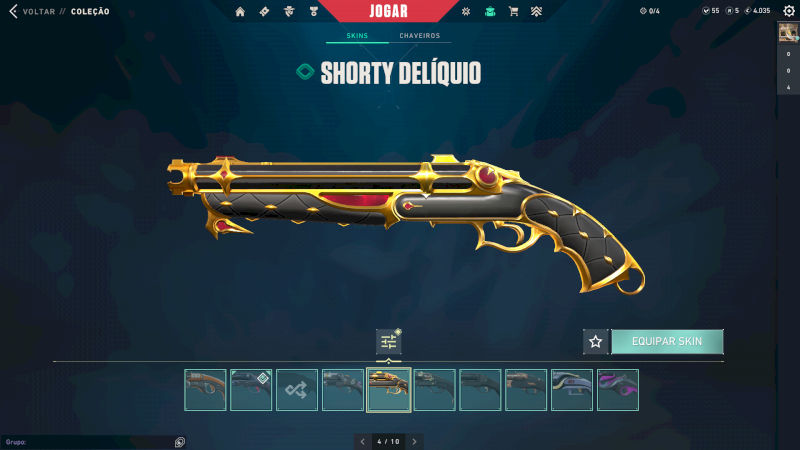Screen dimensions: 800x450
Task: Go back with the Voltar arrow
Action: (x=13, y=11)
